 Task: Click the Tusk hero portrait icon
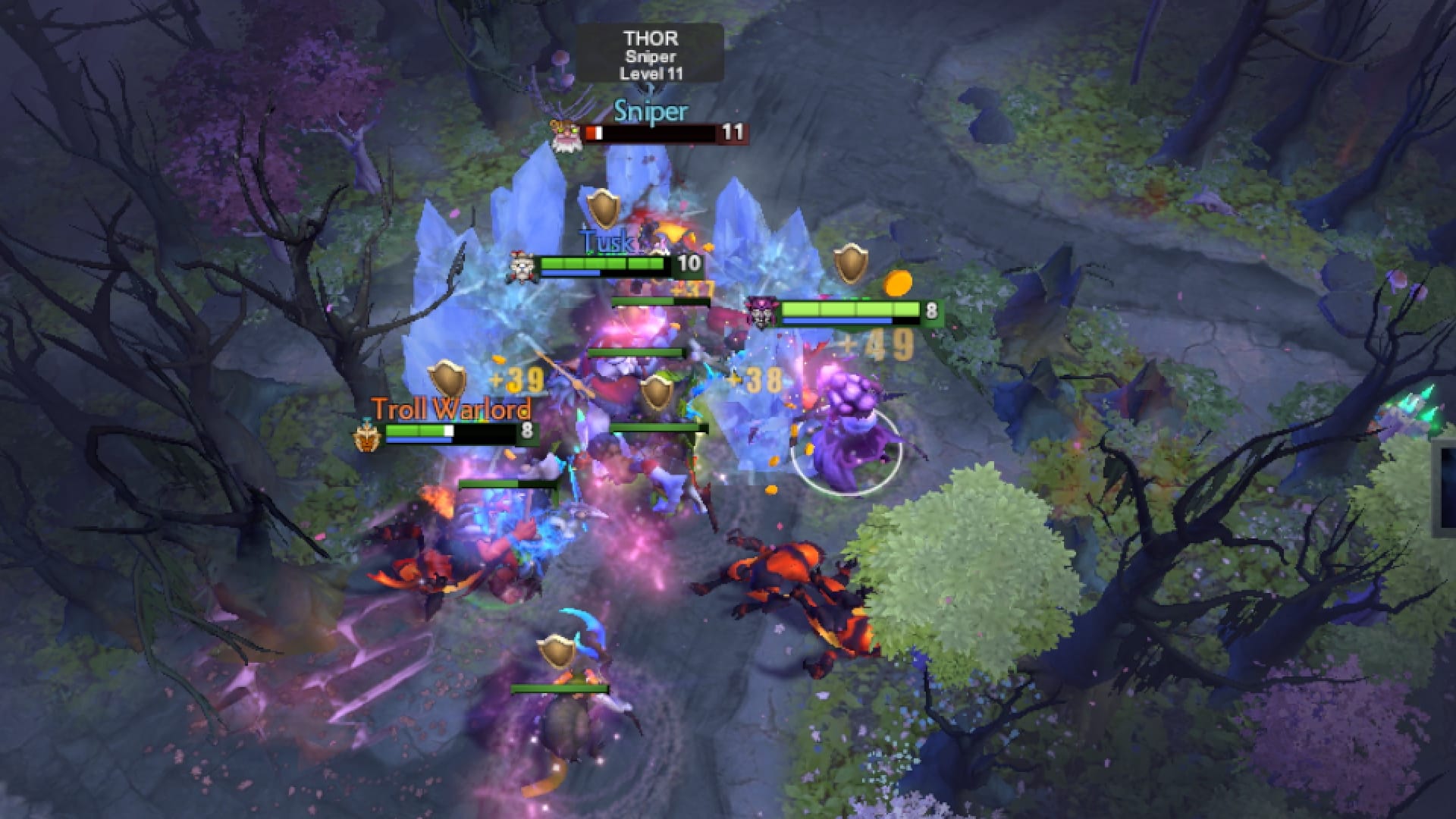523,265
